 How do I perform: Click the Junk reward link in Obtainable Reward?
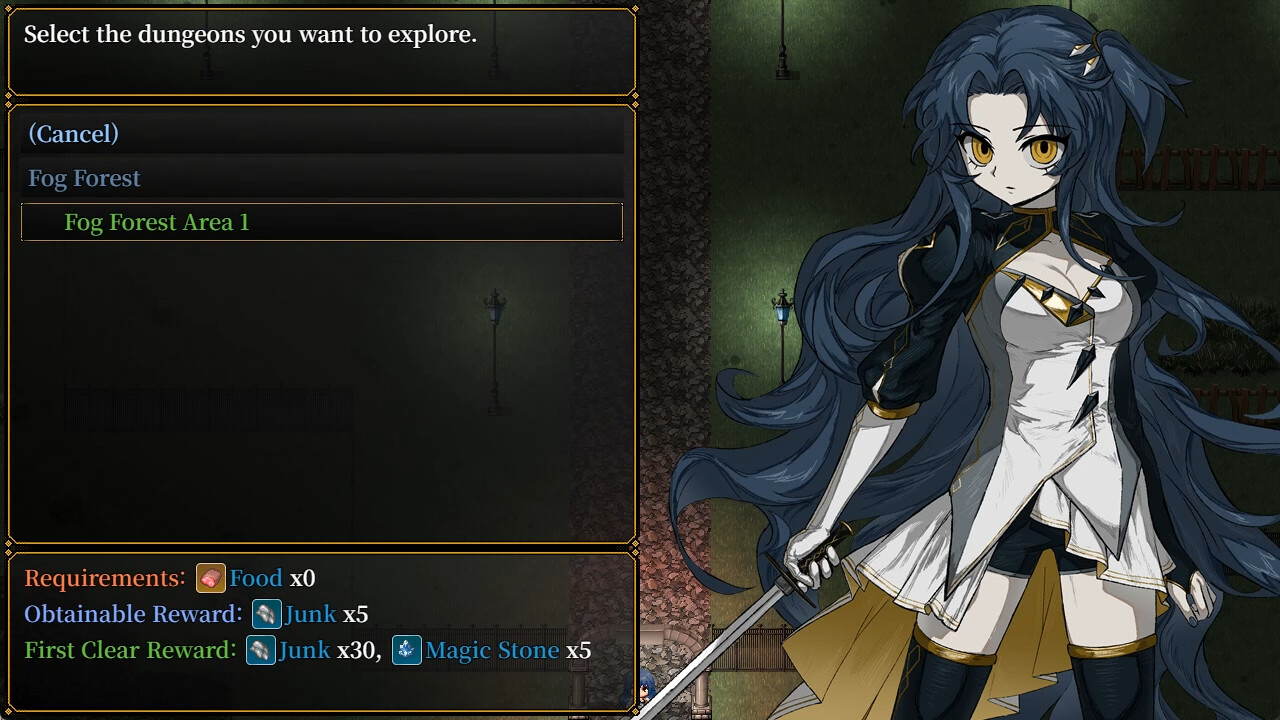312,614
